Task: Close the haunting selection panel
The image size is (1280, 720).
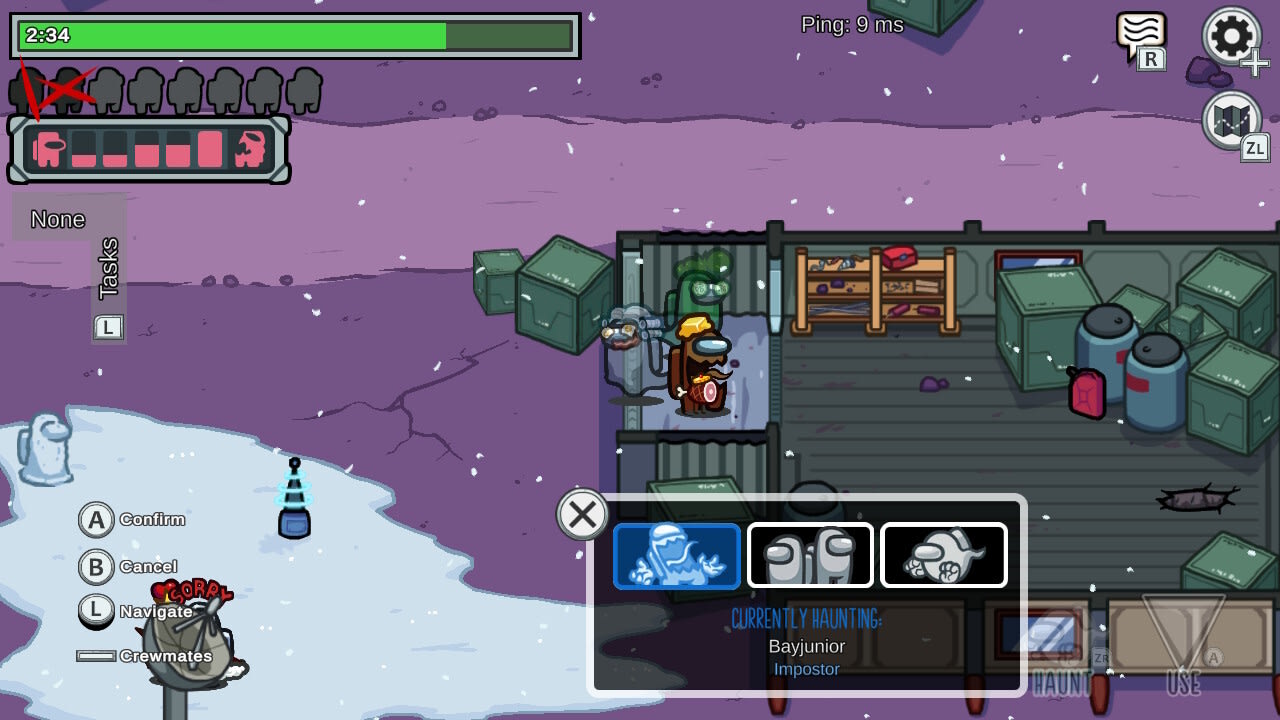Action: pos(582,514)
